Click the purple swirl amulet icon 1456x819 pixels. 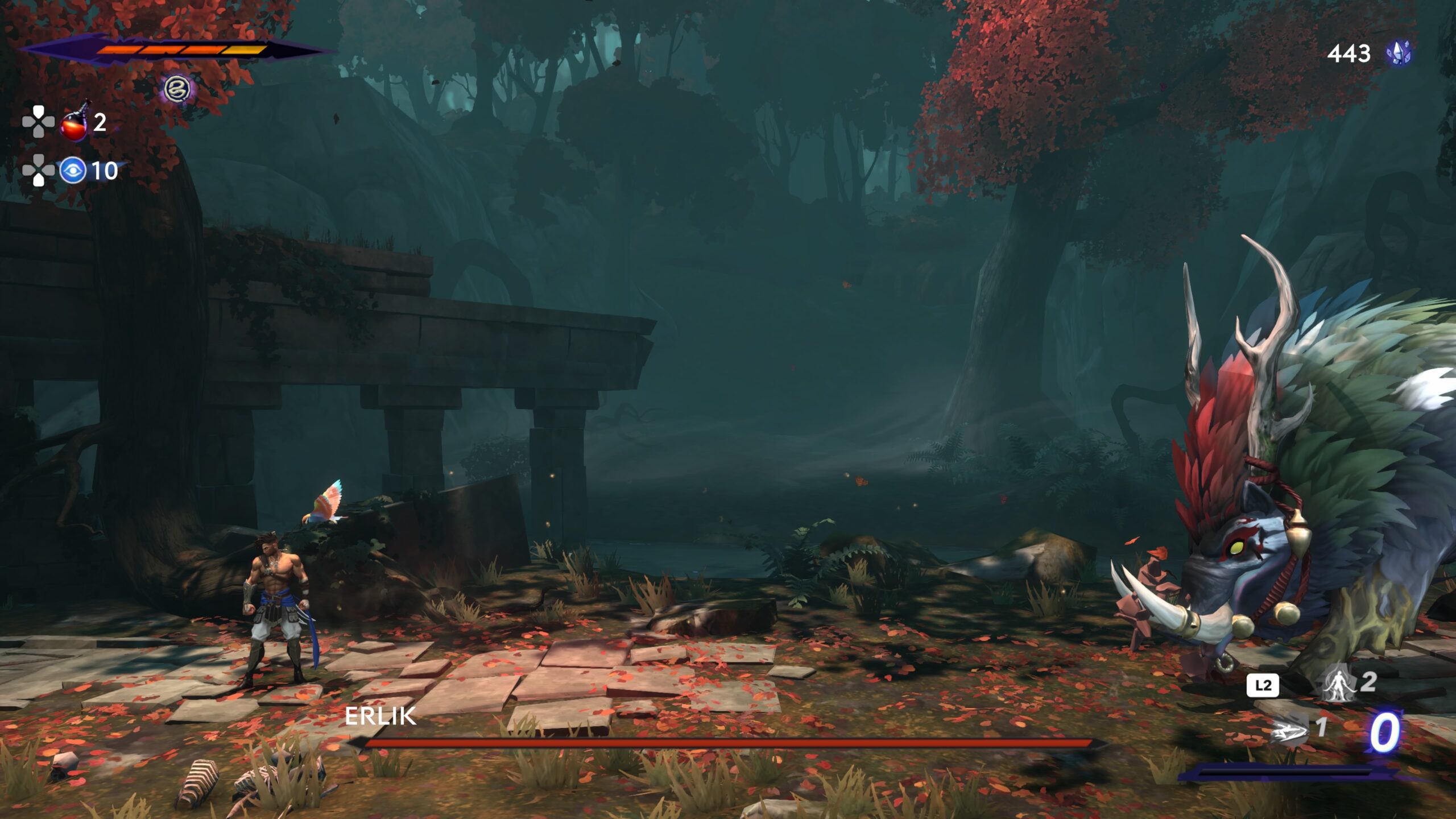click(176, 89)
